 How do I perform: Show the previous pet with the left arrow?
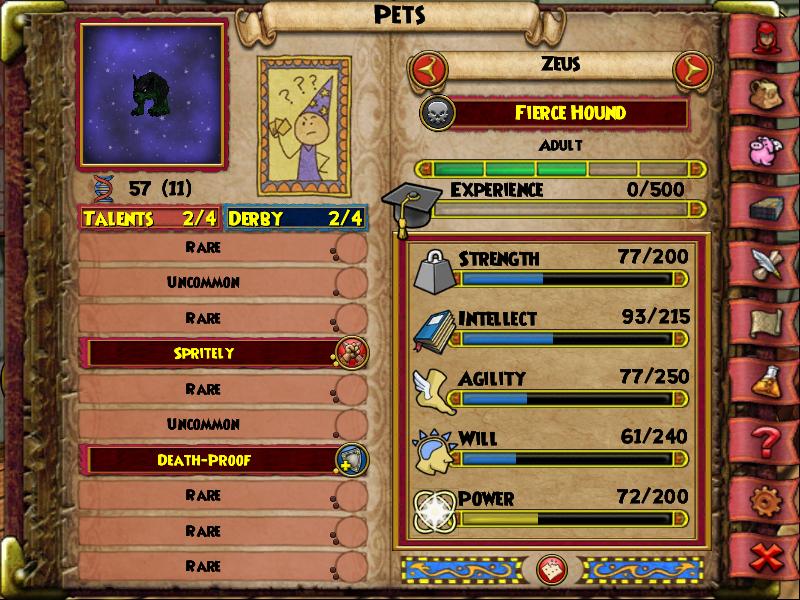[427, 69]
